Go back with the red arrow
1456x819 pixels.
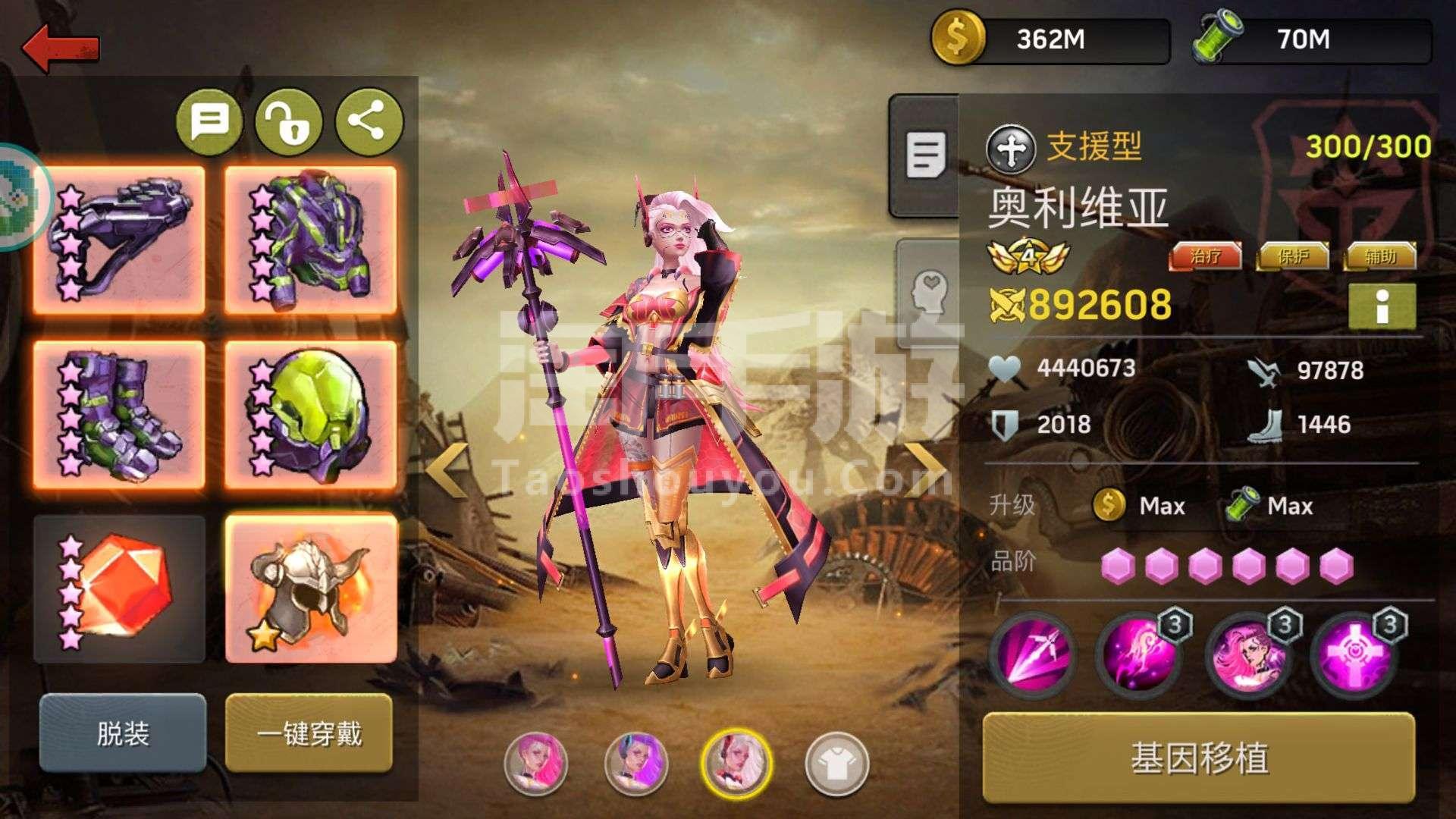click(x=61, y=47)
